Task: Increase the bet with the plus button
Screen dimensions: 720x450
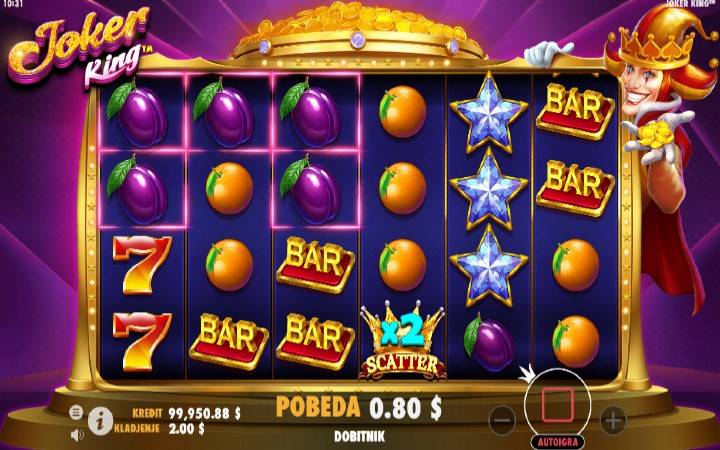Action: click(x=612, y=418)
